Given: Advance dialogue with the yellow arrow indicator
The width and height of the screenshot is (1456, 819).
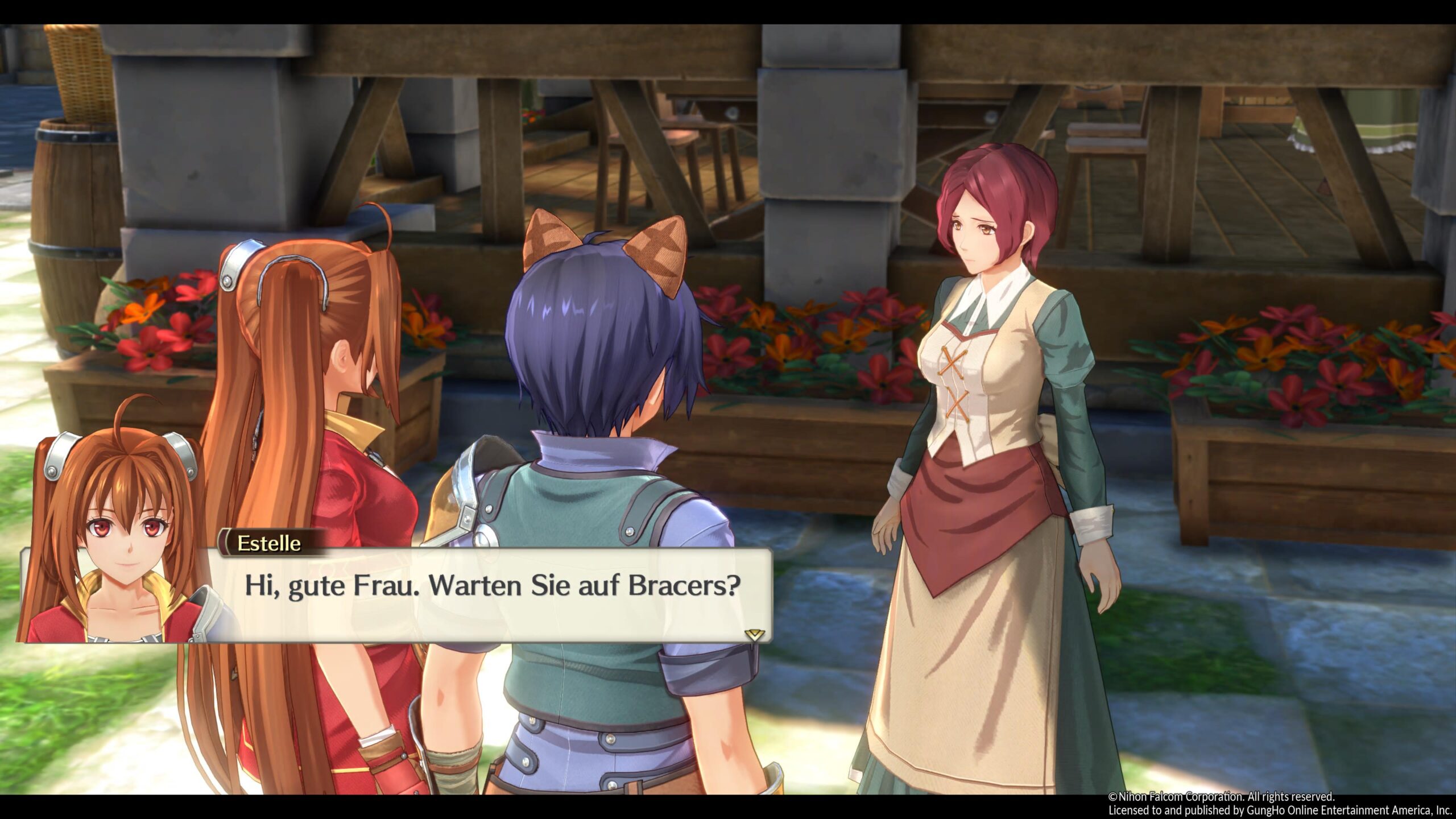Looking at the screenshot, I should tap(754, 634).
